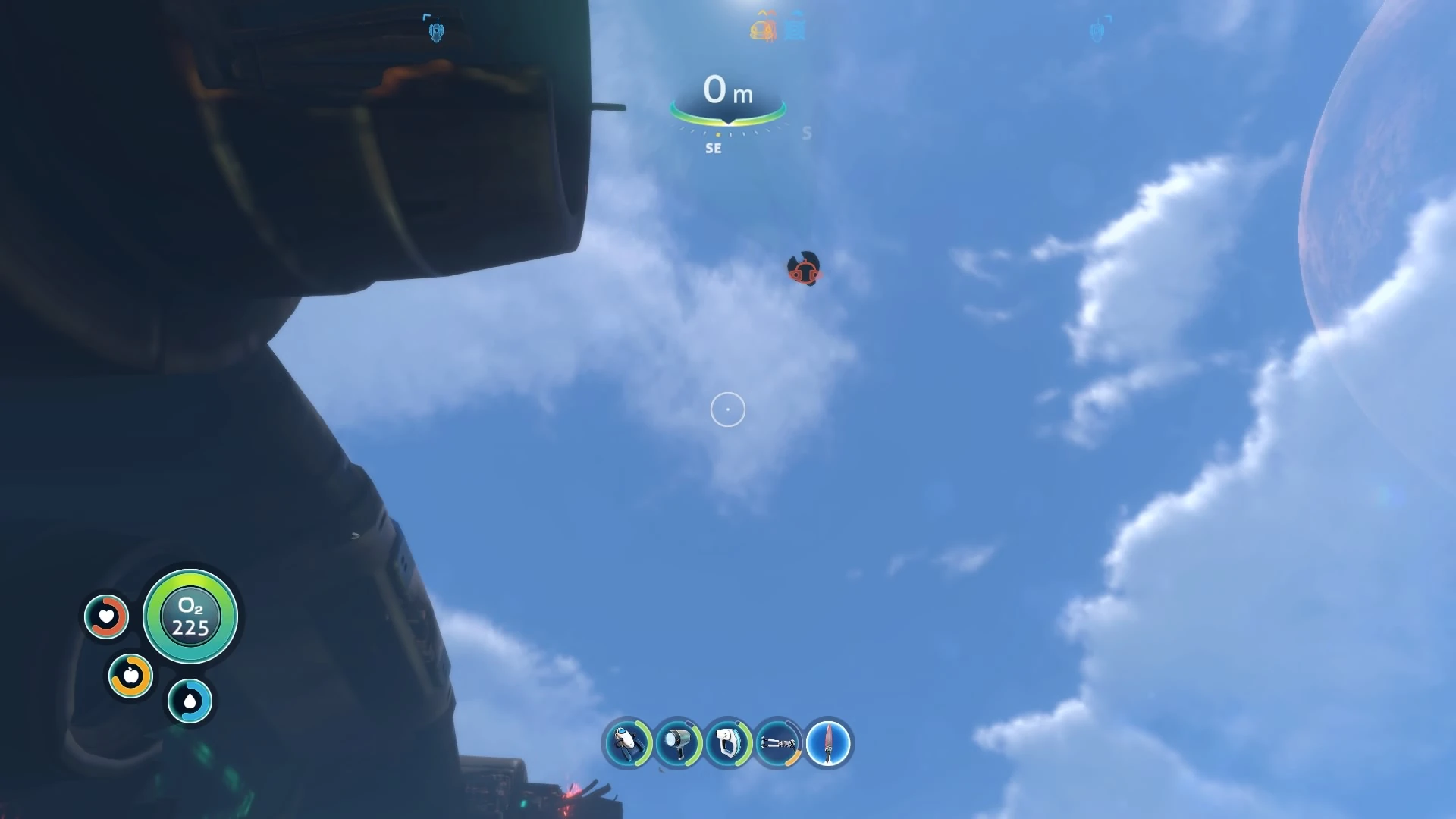Screen dimensions: 1456x819
Task: Click the oxygen gauge showing 225
Action: click(x=191, y=617)
